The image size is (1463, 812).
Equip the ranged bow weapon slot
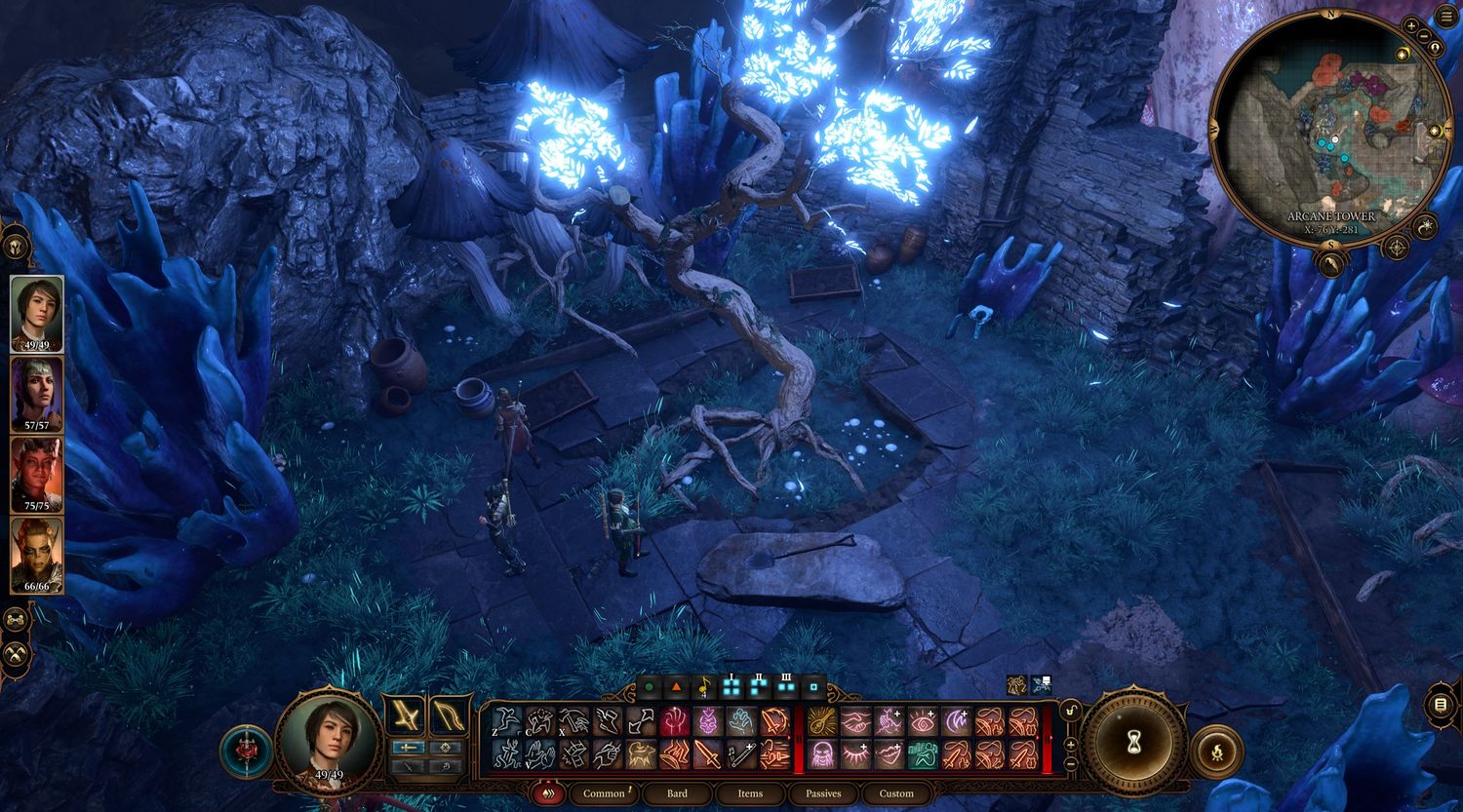click(x=448, y=715)
